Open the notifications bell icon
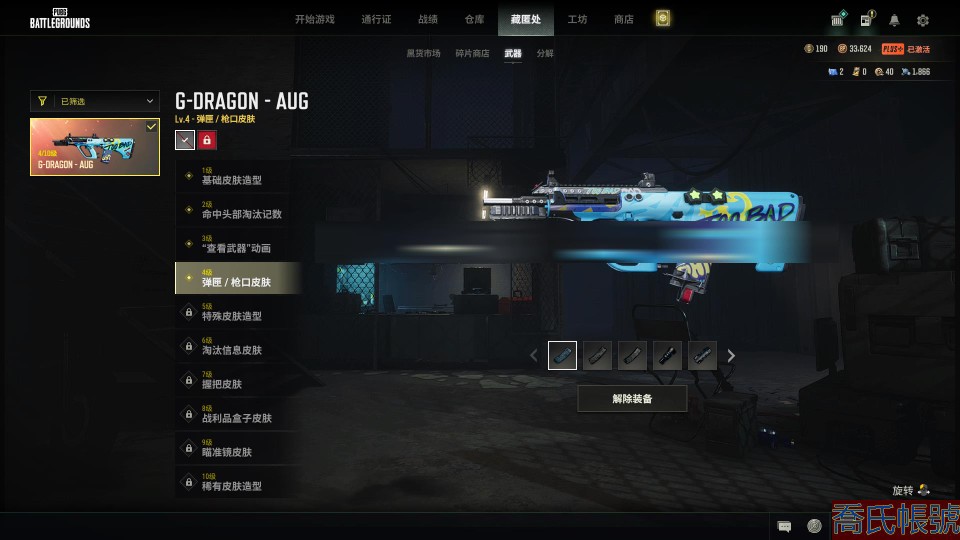 click(x=894, y=20)
